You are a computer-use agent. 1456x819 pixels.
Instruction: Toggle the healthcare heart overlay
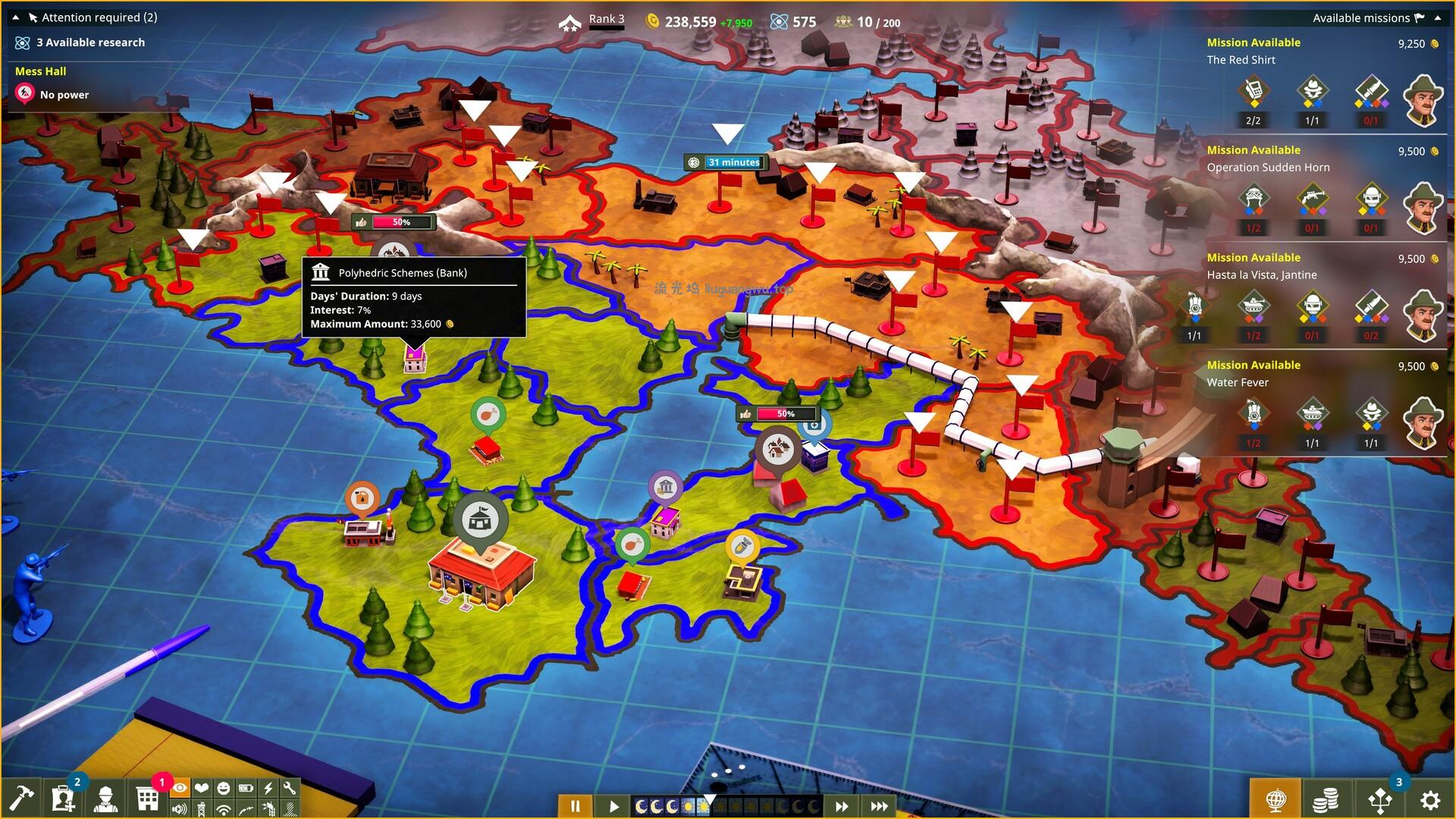tap(201, 789)
